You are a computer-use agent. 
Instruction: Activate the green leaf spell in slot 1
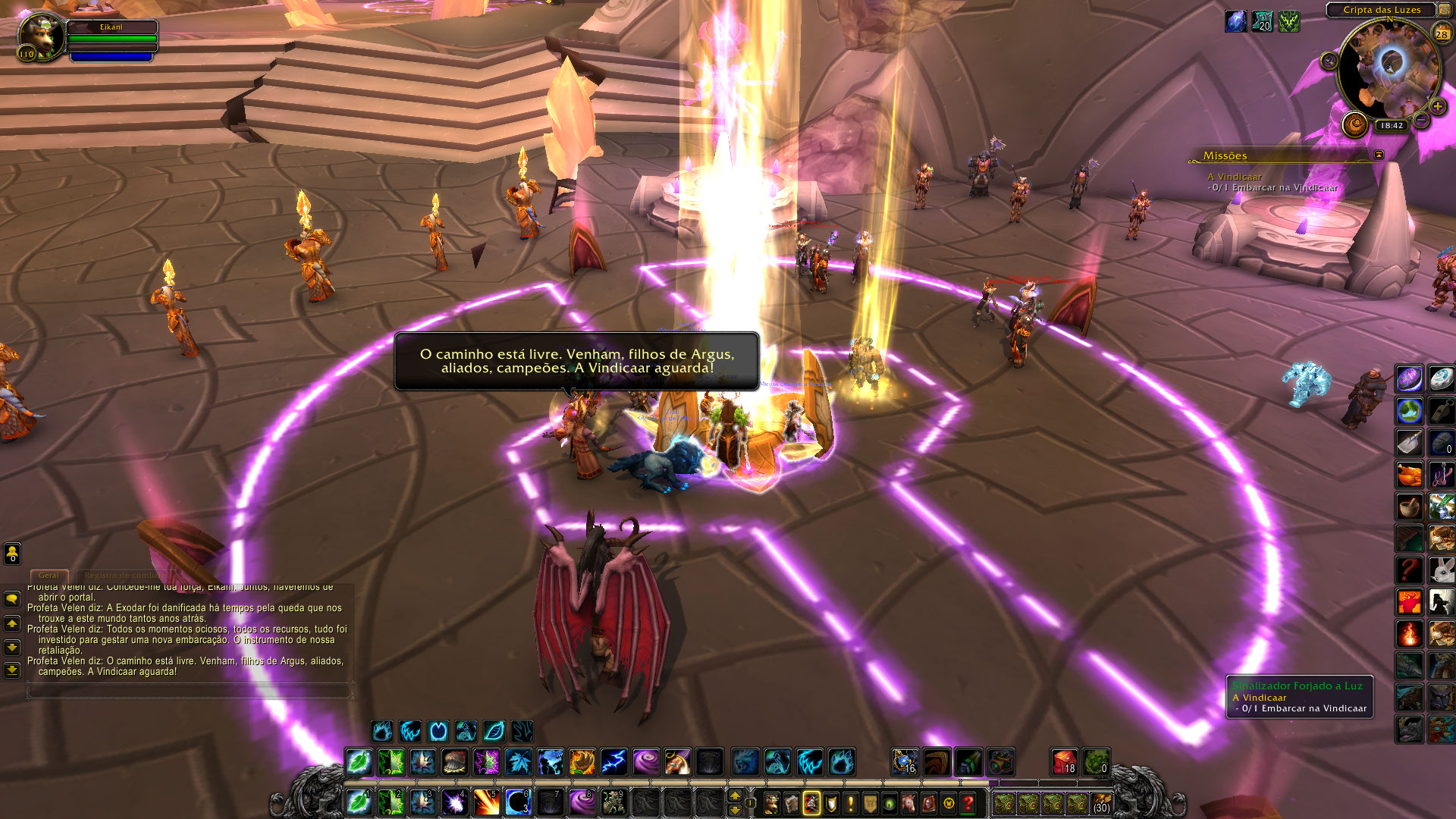pyautogui.click(x=358, y=802)
